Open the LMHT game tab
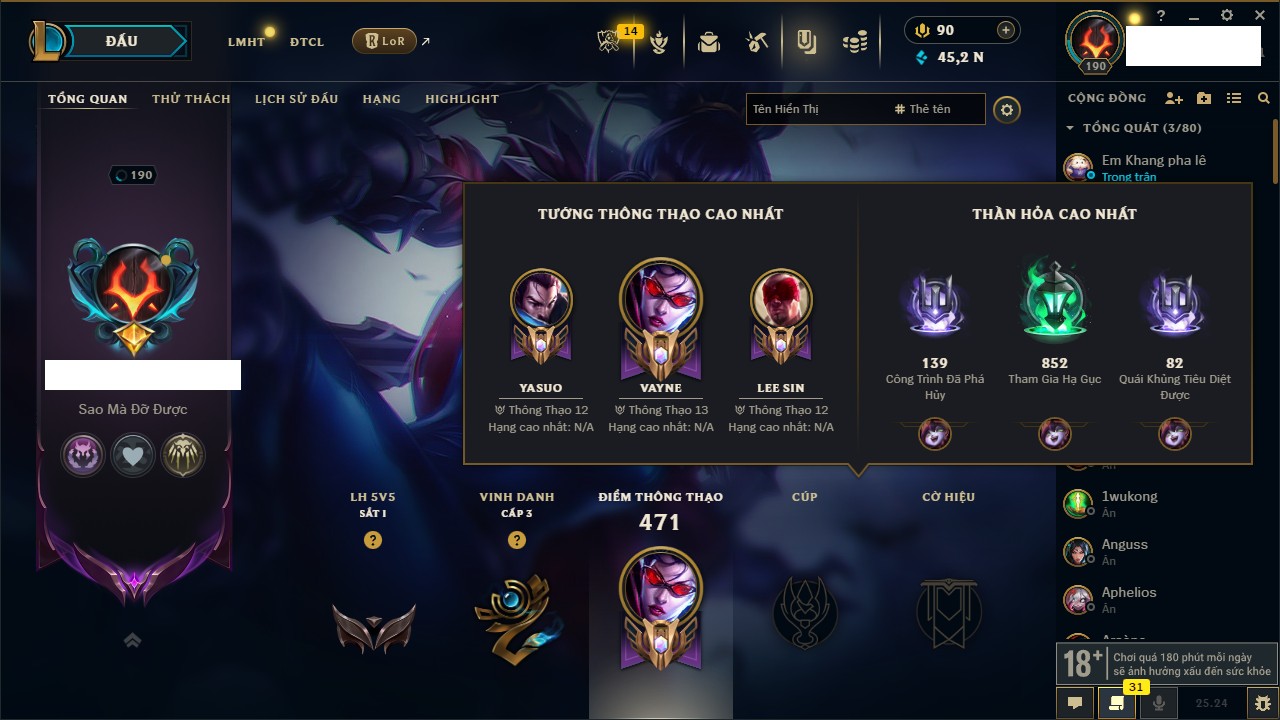Viewport: 1280px width, 720px height. pyautogui.click(x=246, y=42)
